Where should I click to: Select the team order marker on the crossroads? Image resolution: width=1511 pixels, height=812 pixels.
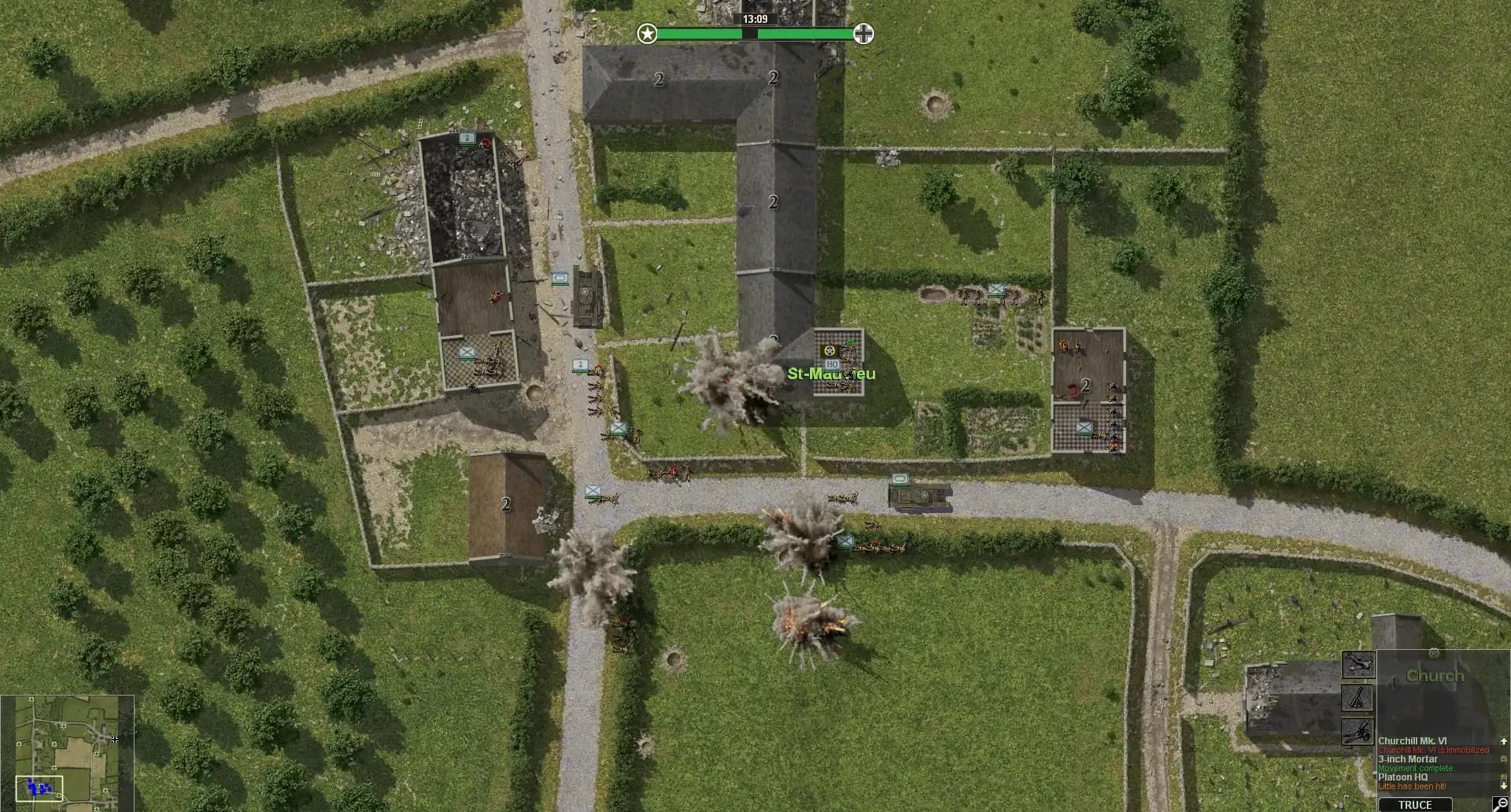pos(591,489)
